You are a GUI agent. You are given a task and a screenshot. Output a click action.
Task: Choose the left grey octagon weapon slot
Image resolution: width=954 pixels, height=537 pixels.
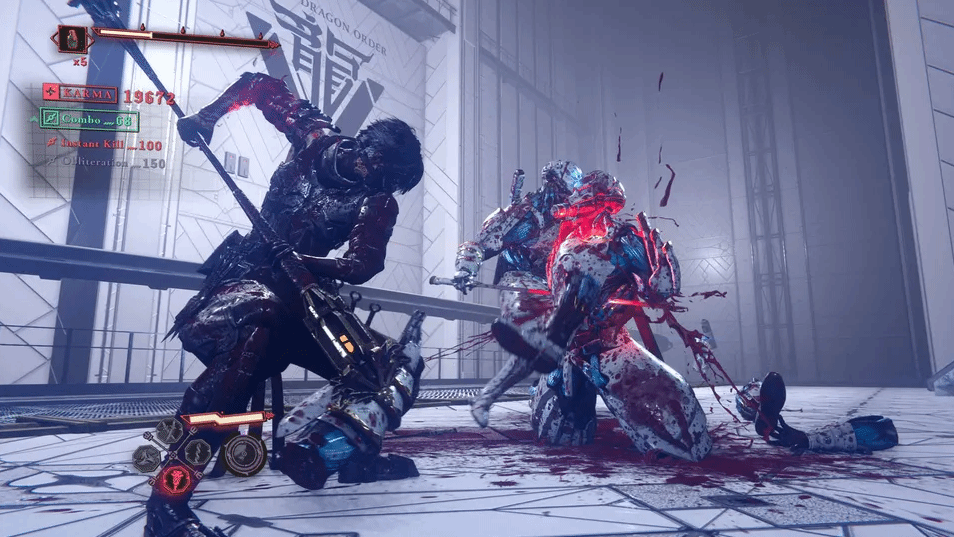147,457
